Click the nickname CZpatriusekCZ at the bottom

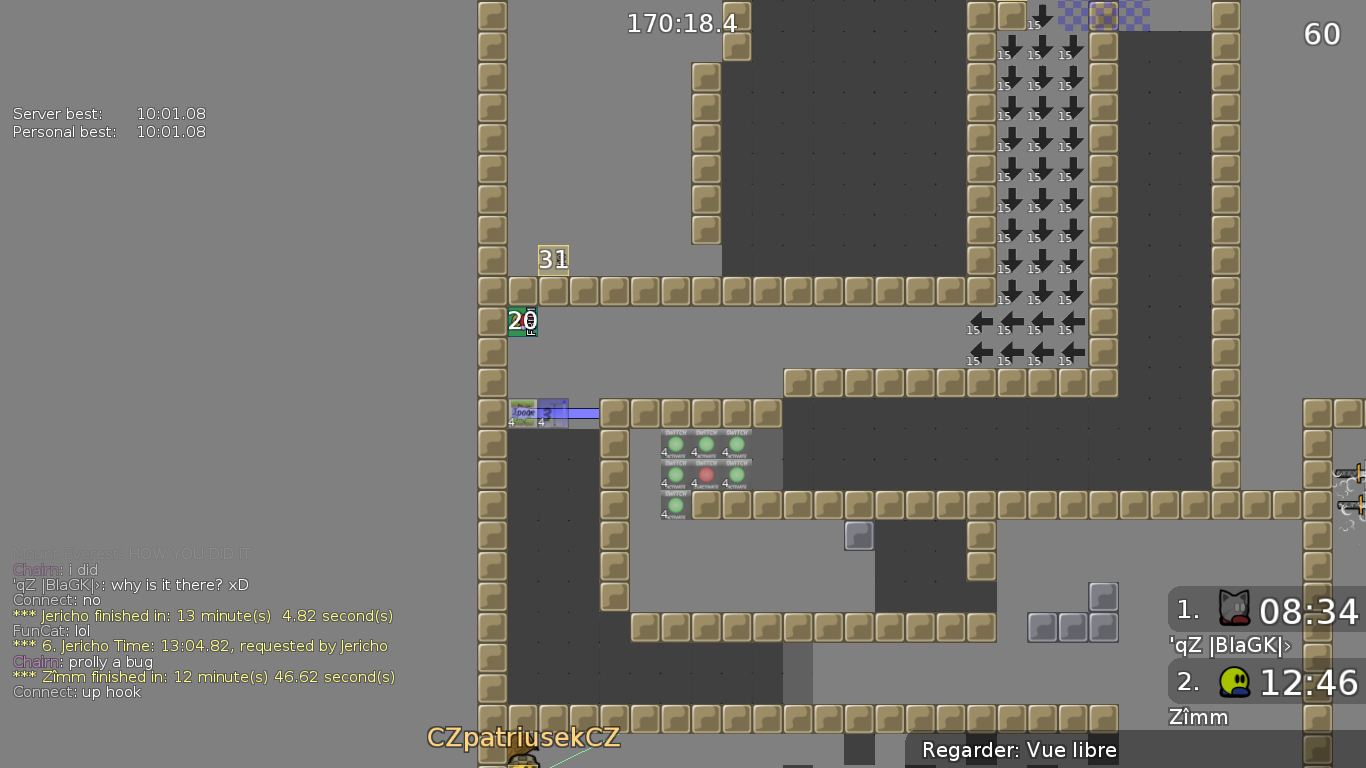pos(525,739)
